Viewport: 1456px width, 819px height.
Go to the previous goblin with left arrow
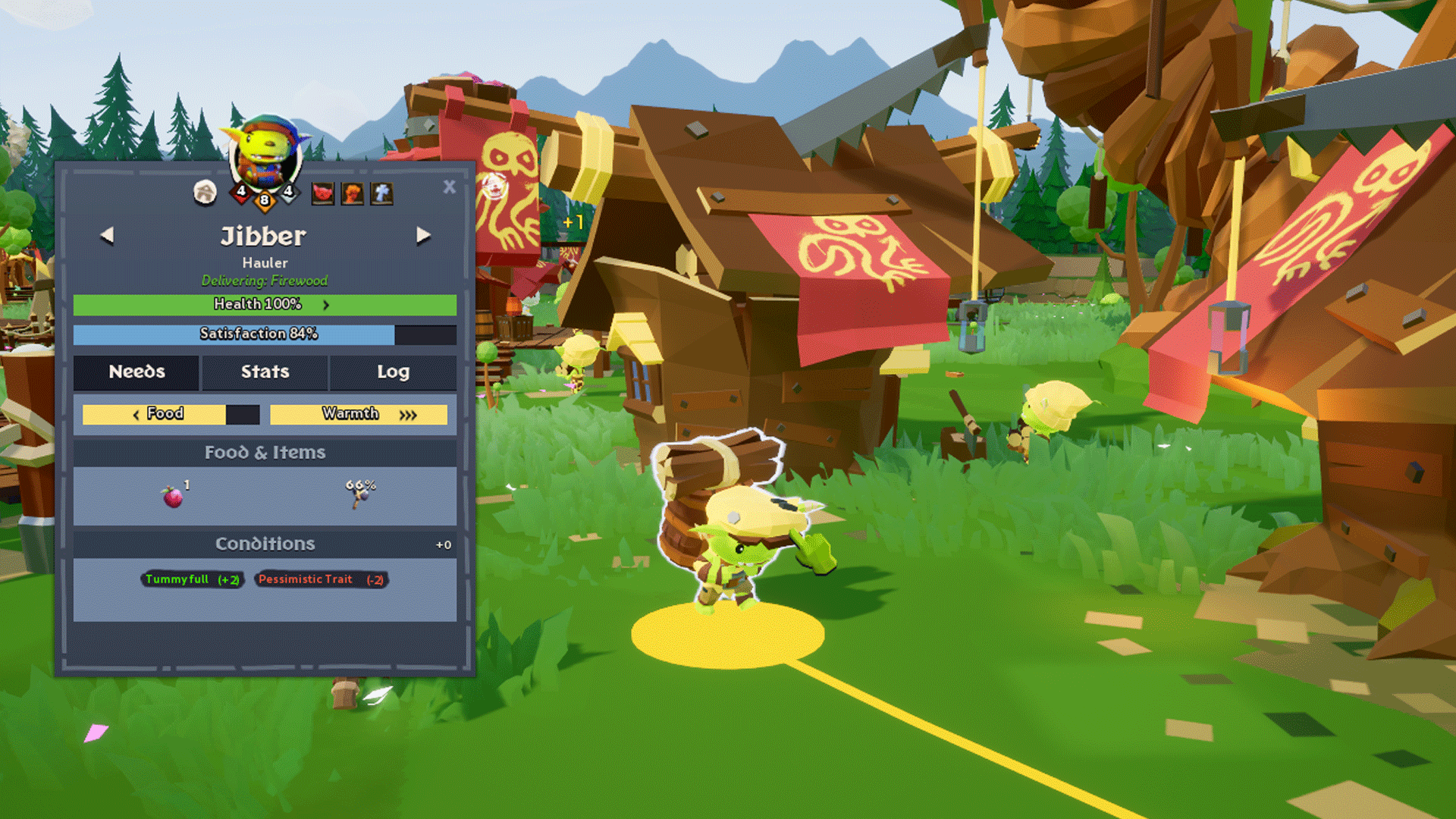tap(107, 236)
